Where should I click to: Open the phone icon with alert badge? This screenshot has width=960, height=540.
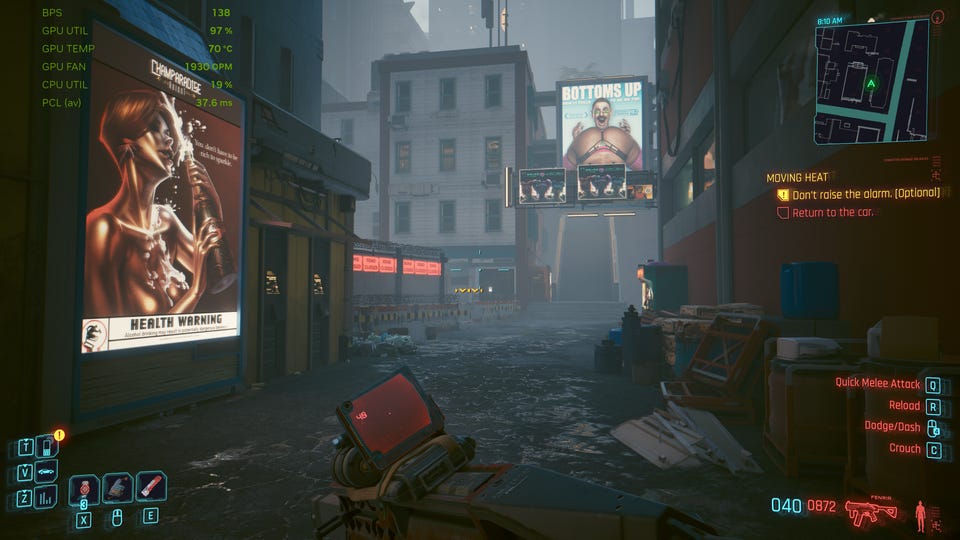pos(44,446)
